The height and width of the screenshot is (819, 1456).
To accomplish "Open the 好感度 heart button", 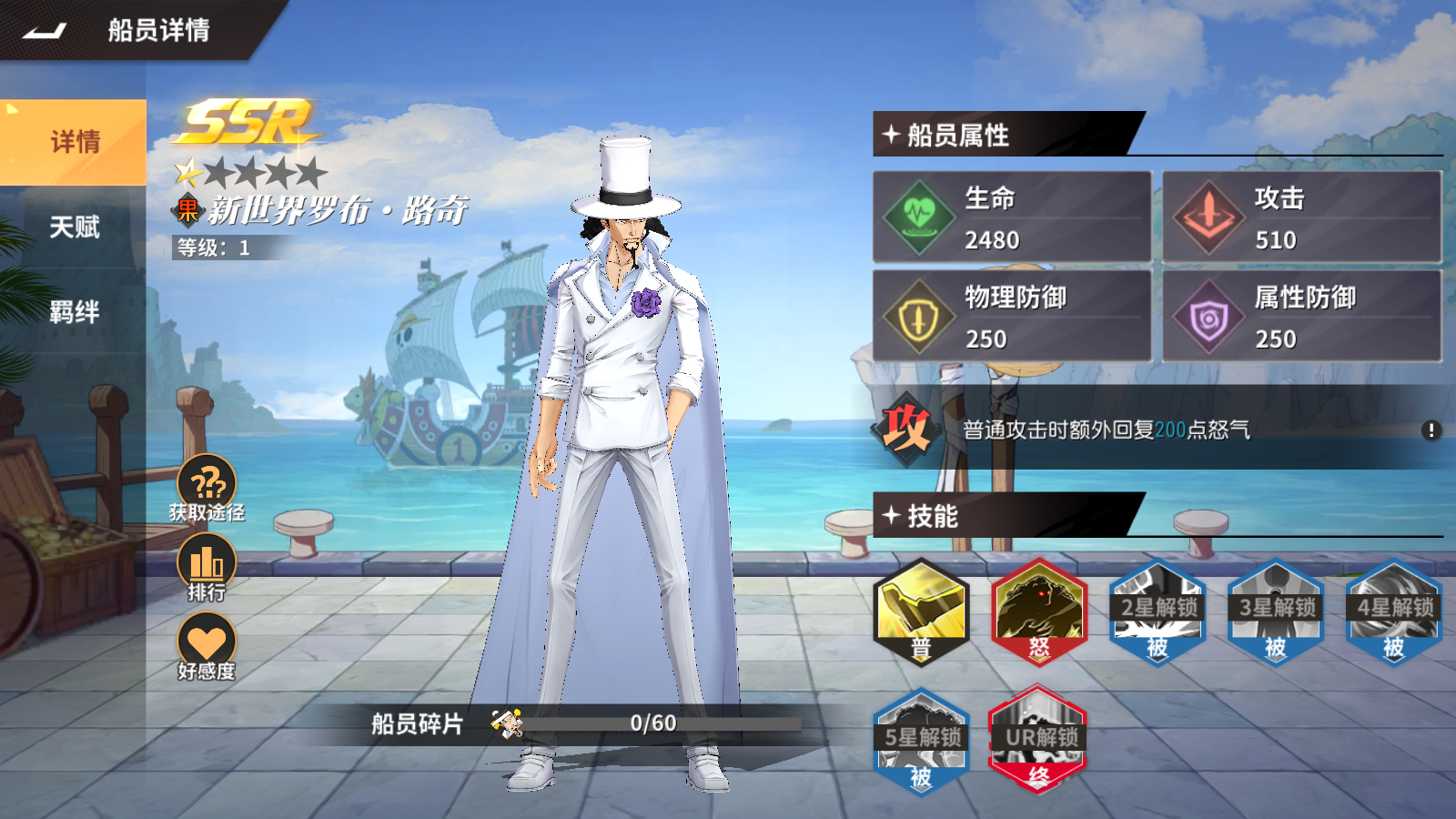I will (x=207, y=644).
